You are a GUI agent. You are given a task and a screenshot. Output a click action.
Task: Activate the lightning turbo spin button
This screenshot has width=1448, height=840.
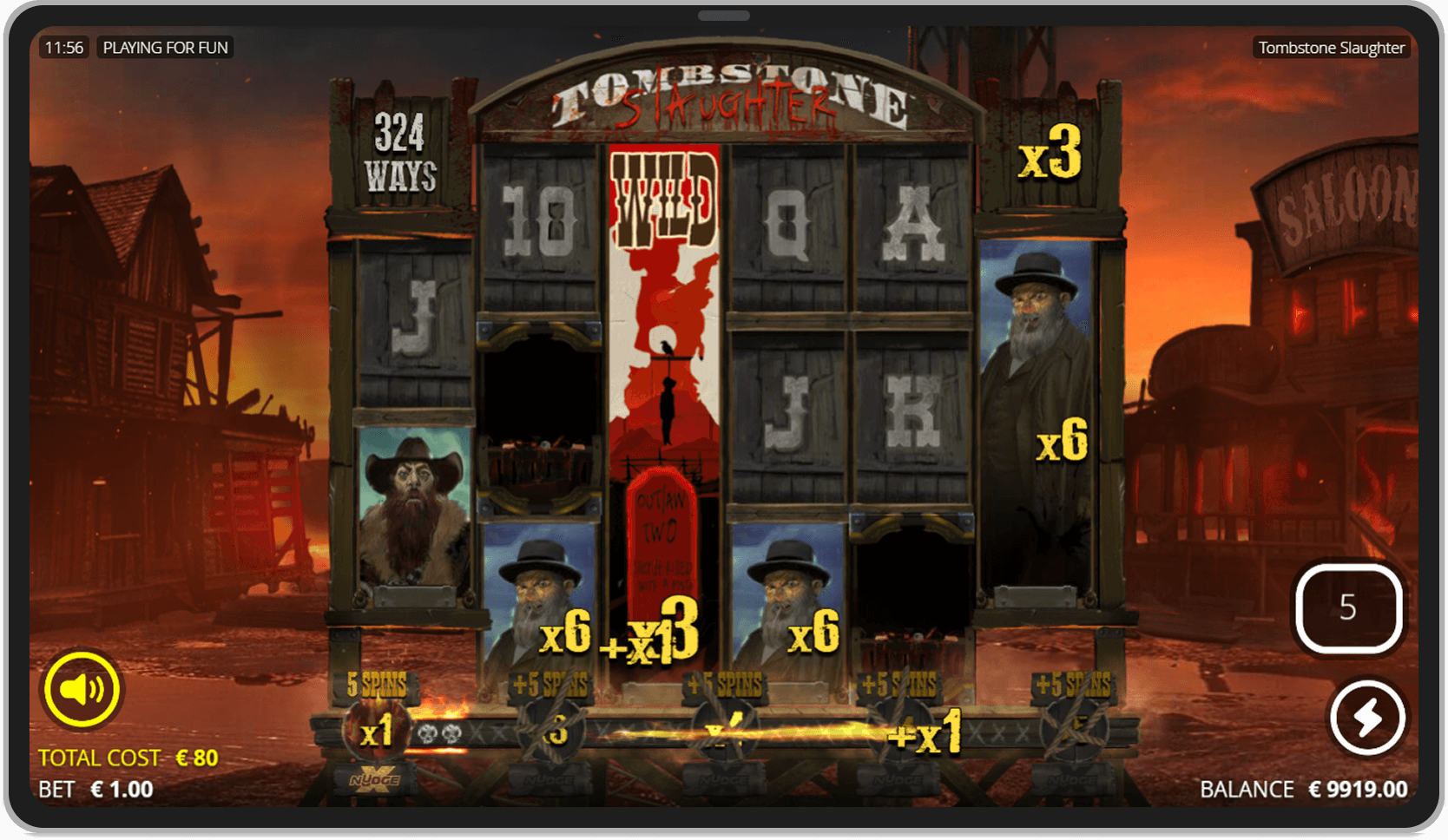click(x=1367, y=717)
